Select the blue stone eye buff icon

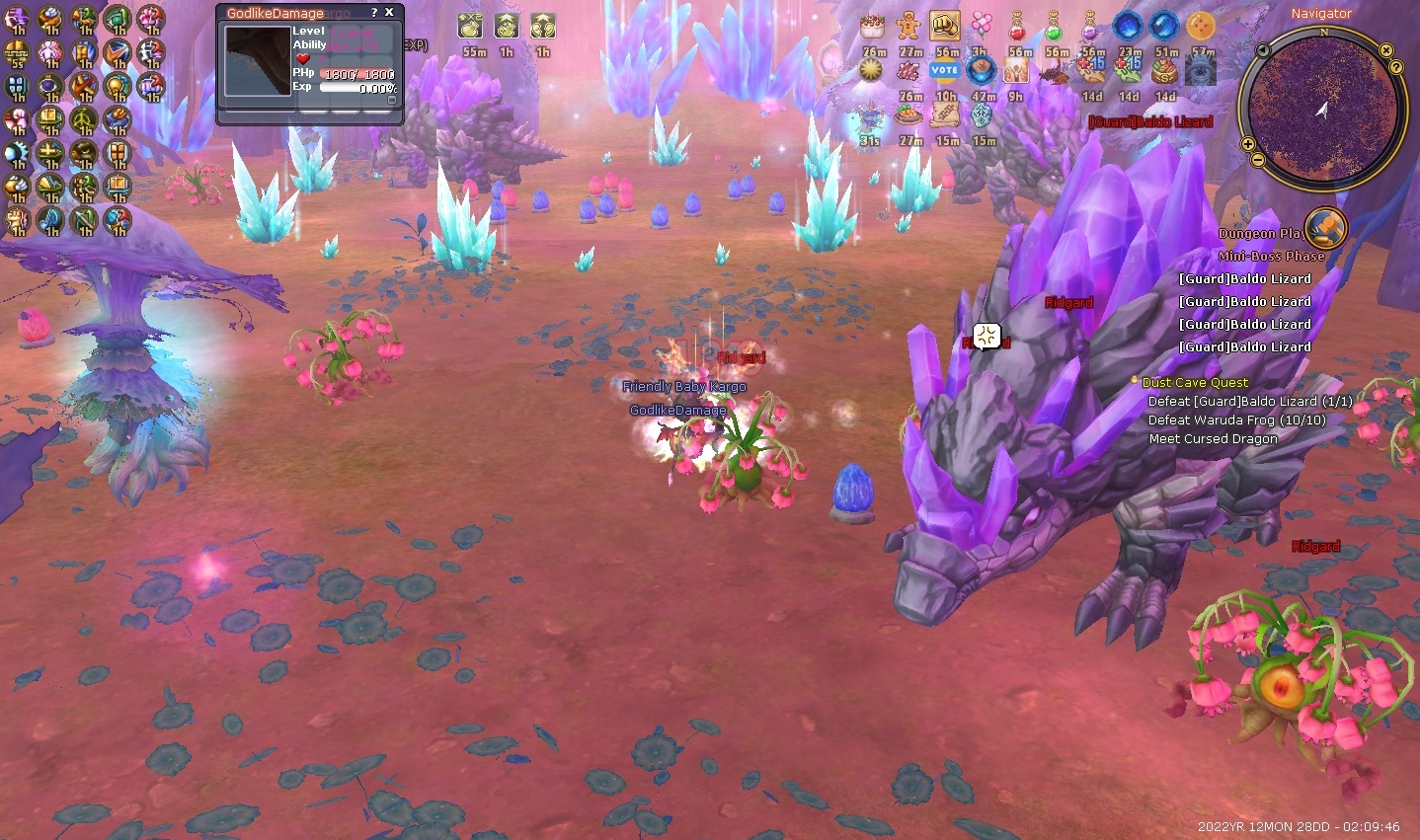(x=1201, y=70)
